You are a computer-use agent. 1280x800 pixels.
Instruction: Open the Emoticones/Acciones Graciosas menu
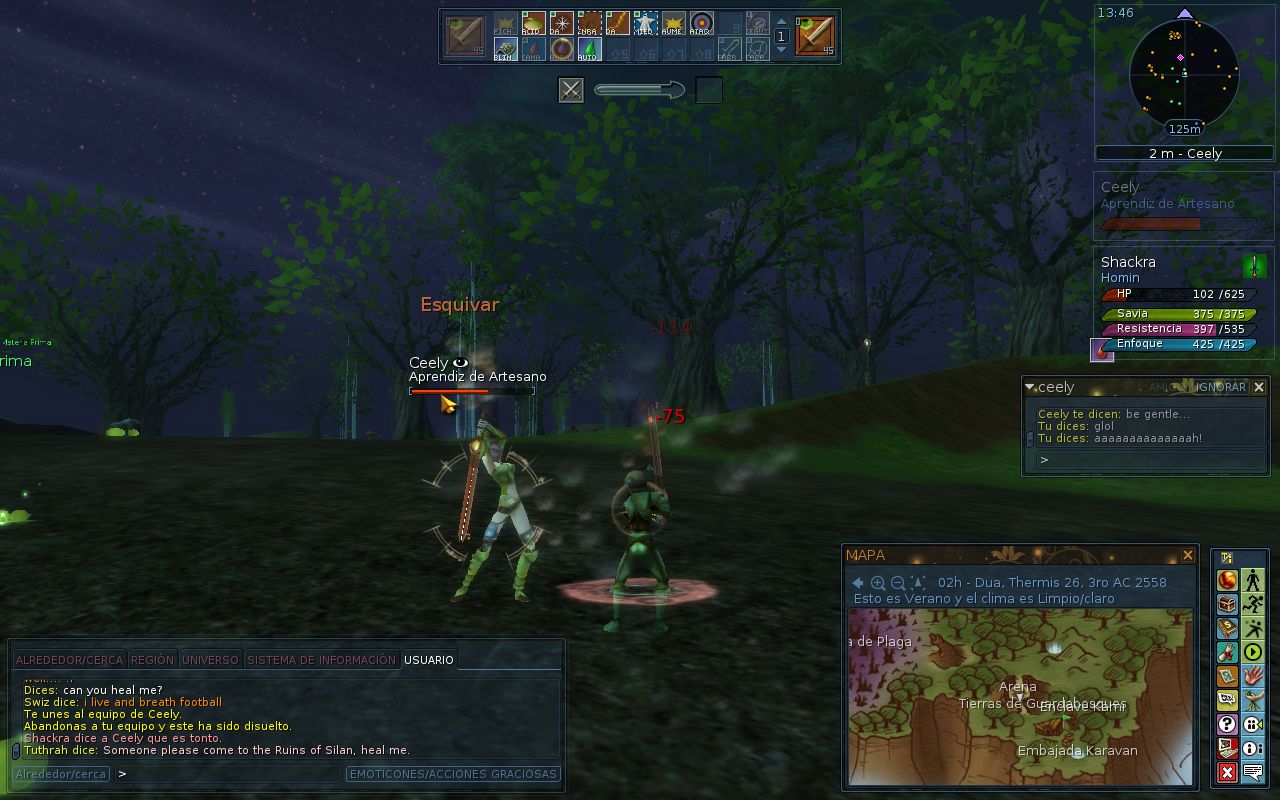(x=453, y=774)
